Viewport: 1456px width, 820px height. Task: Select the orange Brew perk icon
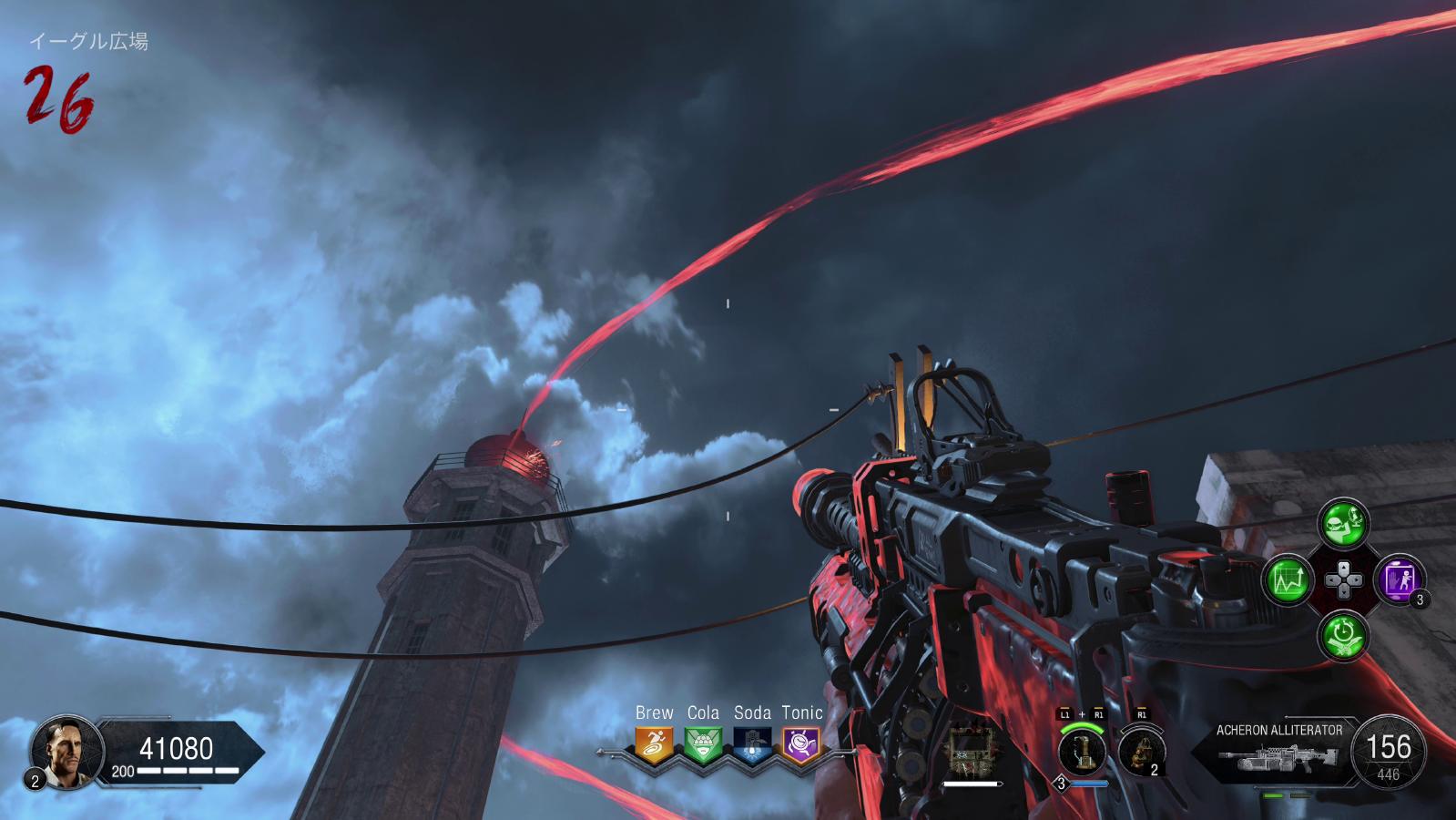coord(654,744)
